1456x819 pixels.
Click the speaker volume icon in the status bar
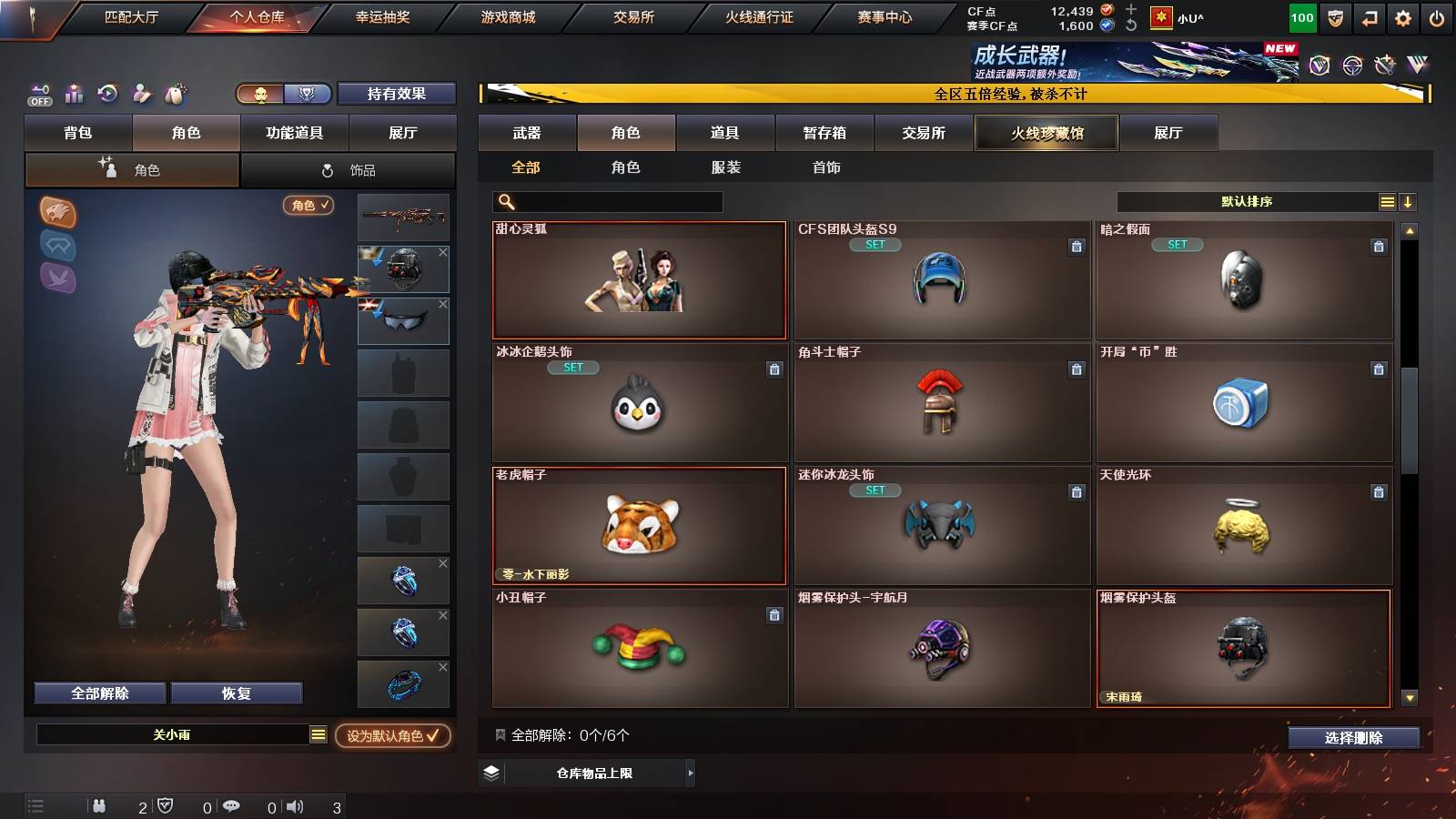(x=297, y=806)
